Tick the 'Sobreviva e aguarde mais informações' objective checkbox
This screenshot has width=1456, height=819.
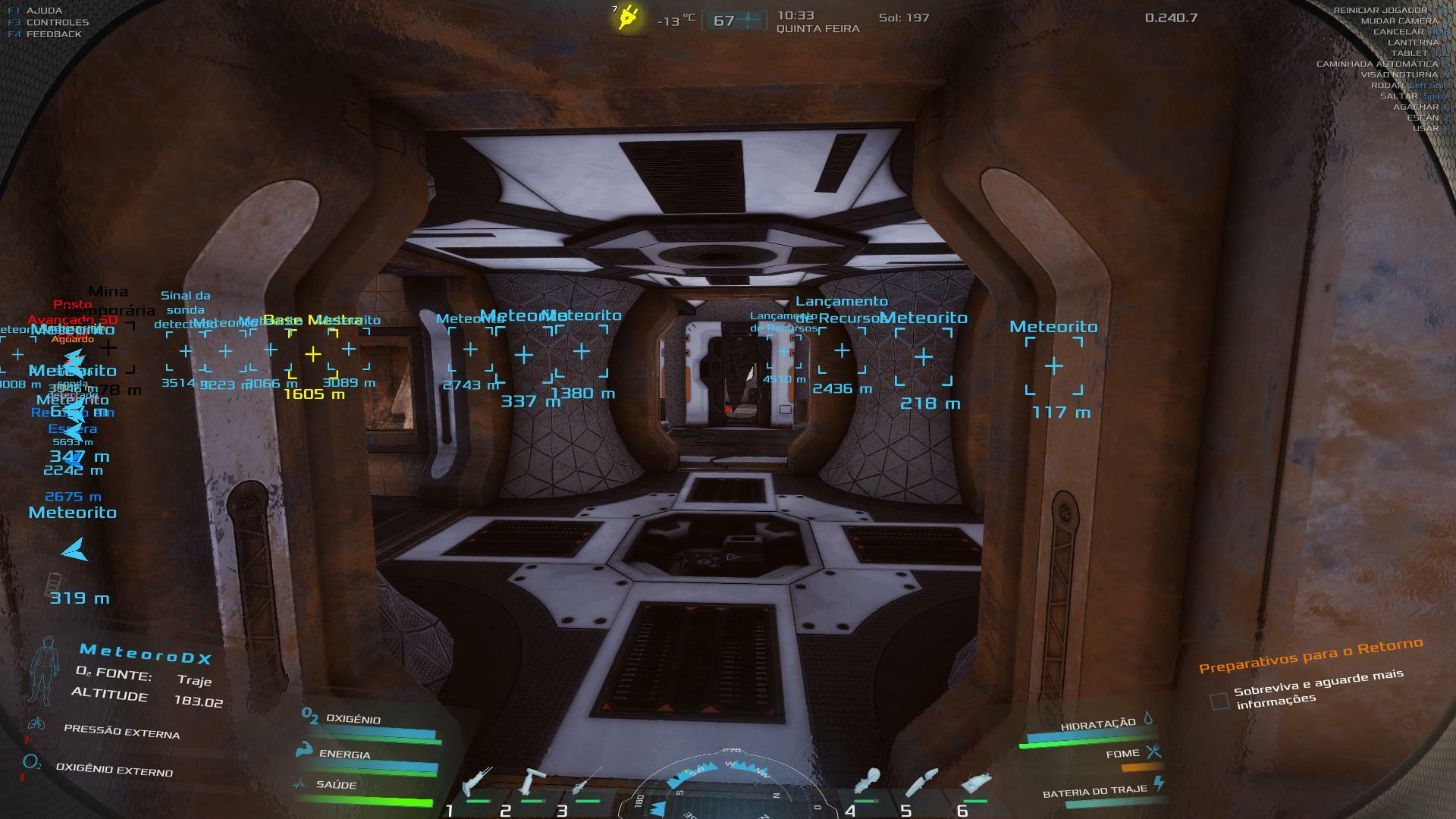(x=1219, y=701)
